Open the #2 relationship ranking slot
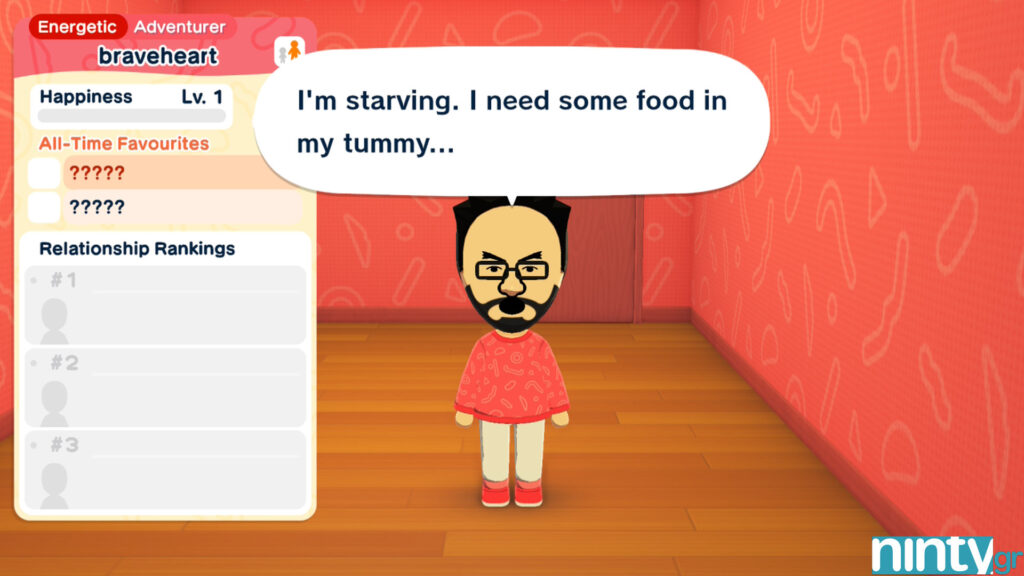 tap(165, 387)
